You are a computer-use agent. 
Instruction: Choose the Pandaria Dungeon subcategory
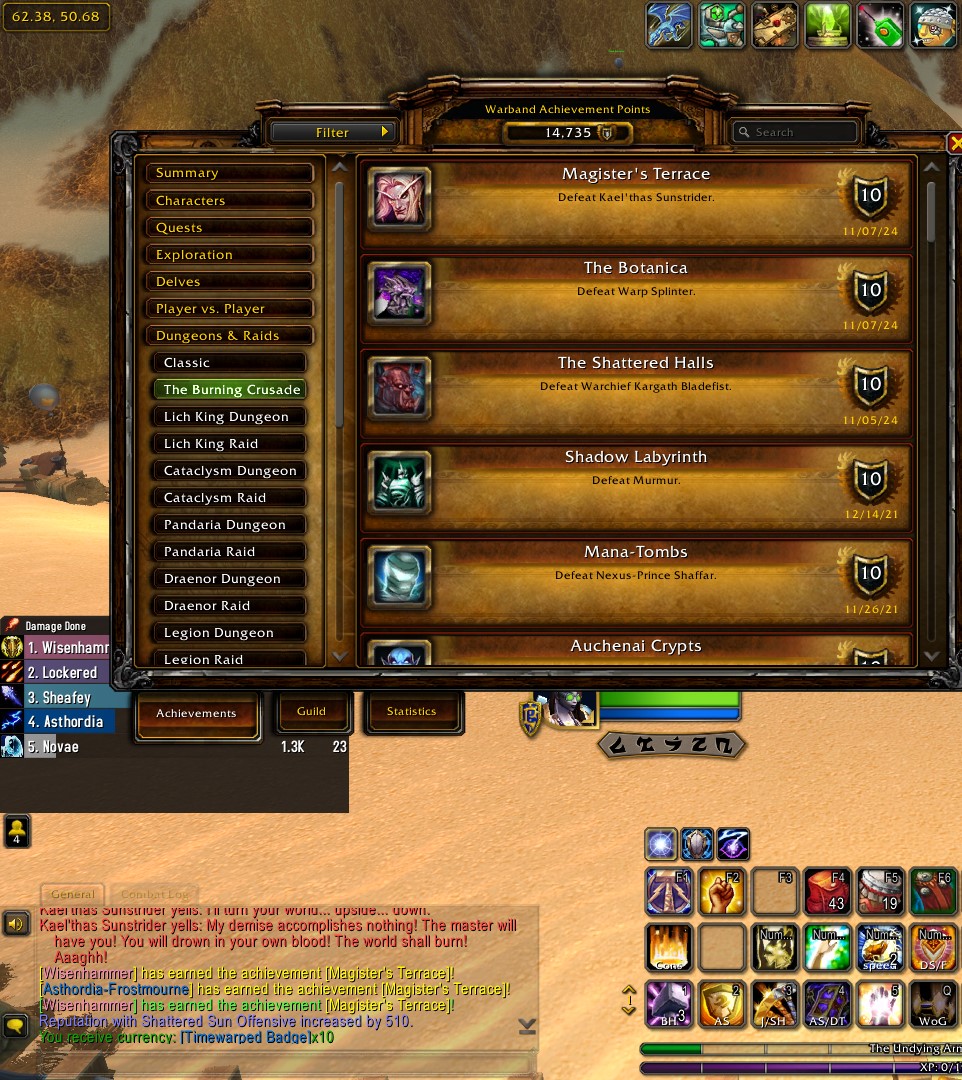[x=229, y=525]
